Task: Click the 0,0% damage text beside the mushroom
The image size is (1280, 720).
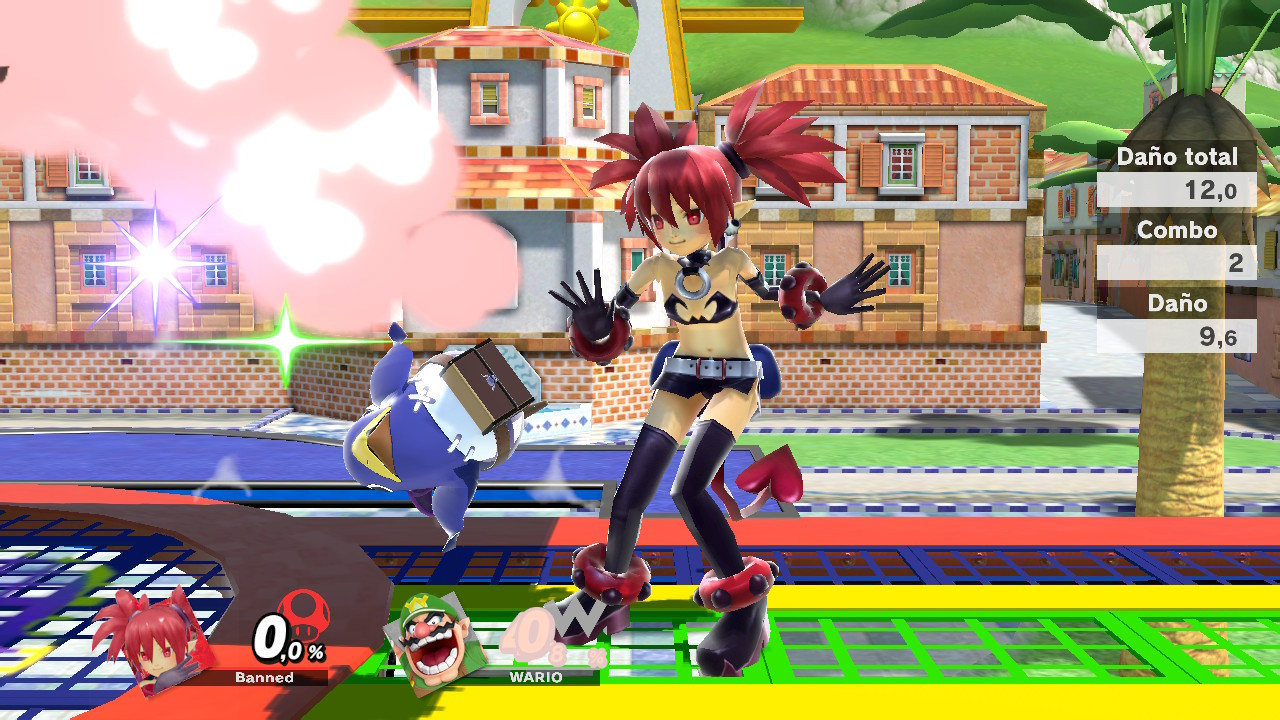Action: click(x=286, y=640)
